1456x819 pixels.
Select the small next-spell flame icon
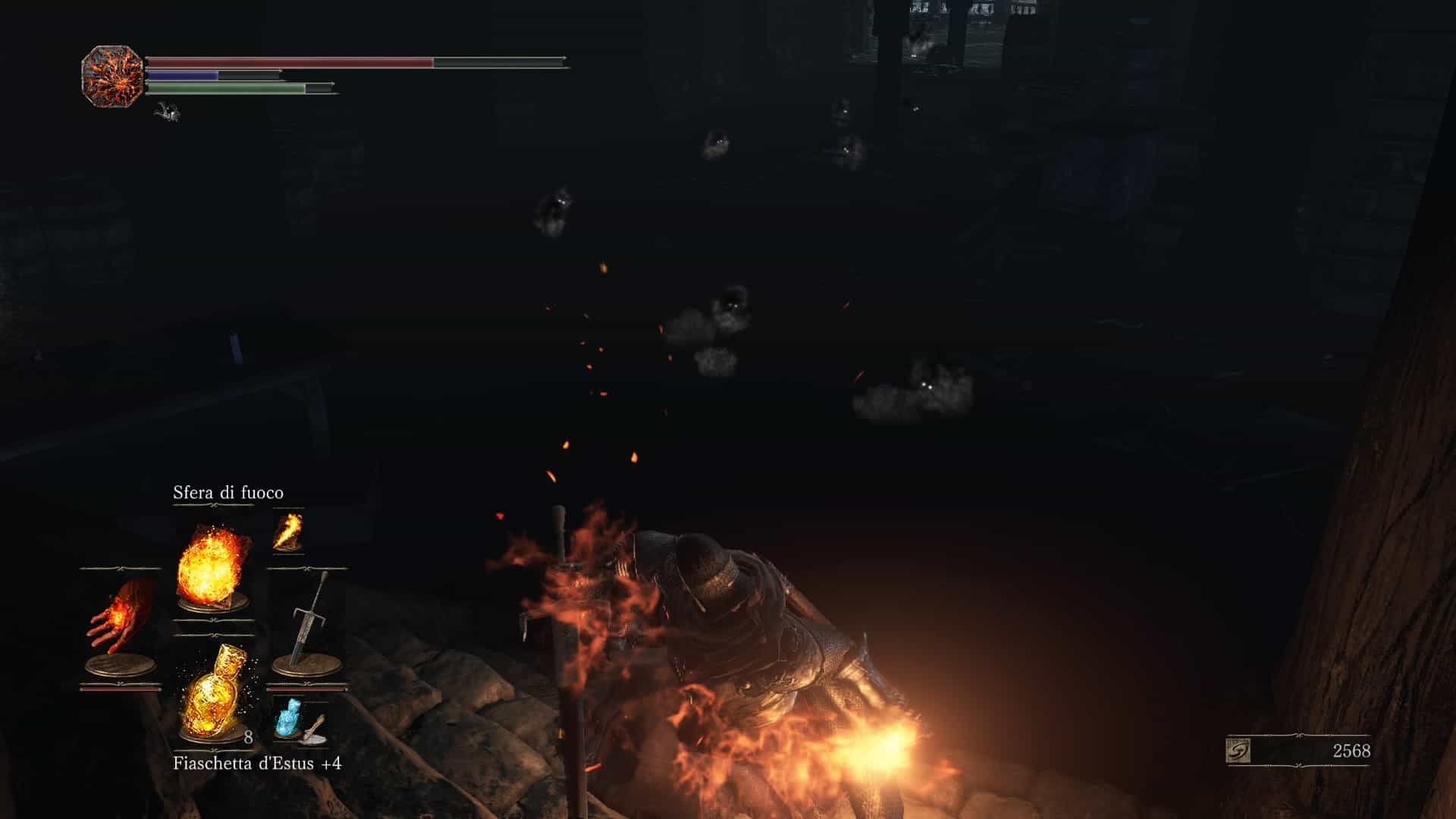[288, 531]
